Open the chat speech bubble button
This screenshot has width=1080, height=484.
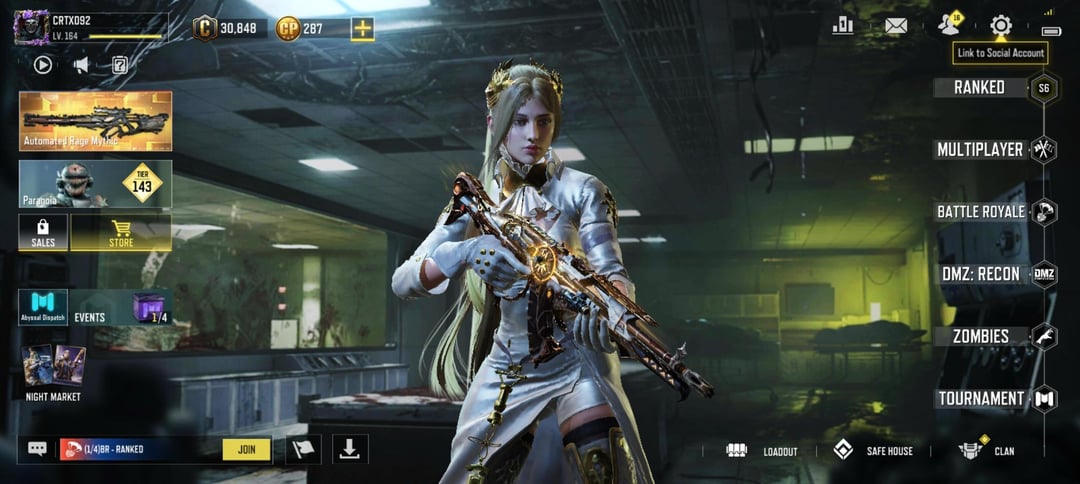[38, 449]
